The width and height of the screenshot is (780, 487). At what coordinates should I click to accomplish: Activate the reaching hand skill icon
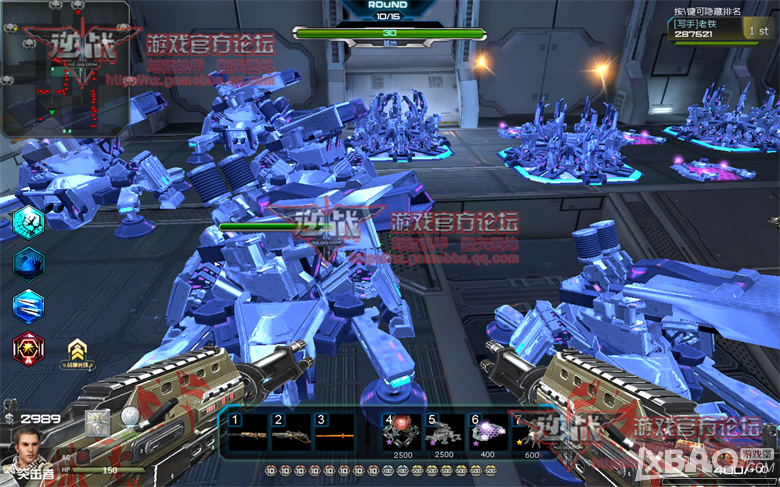point(27,262)
